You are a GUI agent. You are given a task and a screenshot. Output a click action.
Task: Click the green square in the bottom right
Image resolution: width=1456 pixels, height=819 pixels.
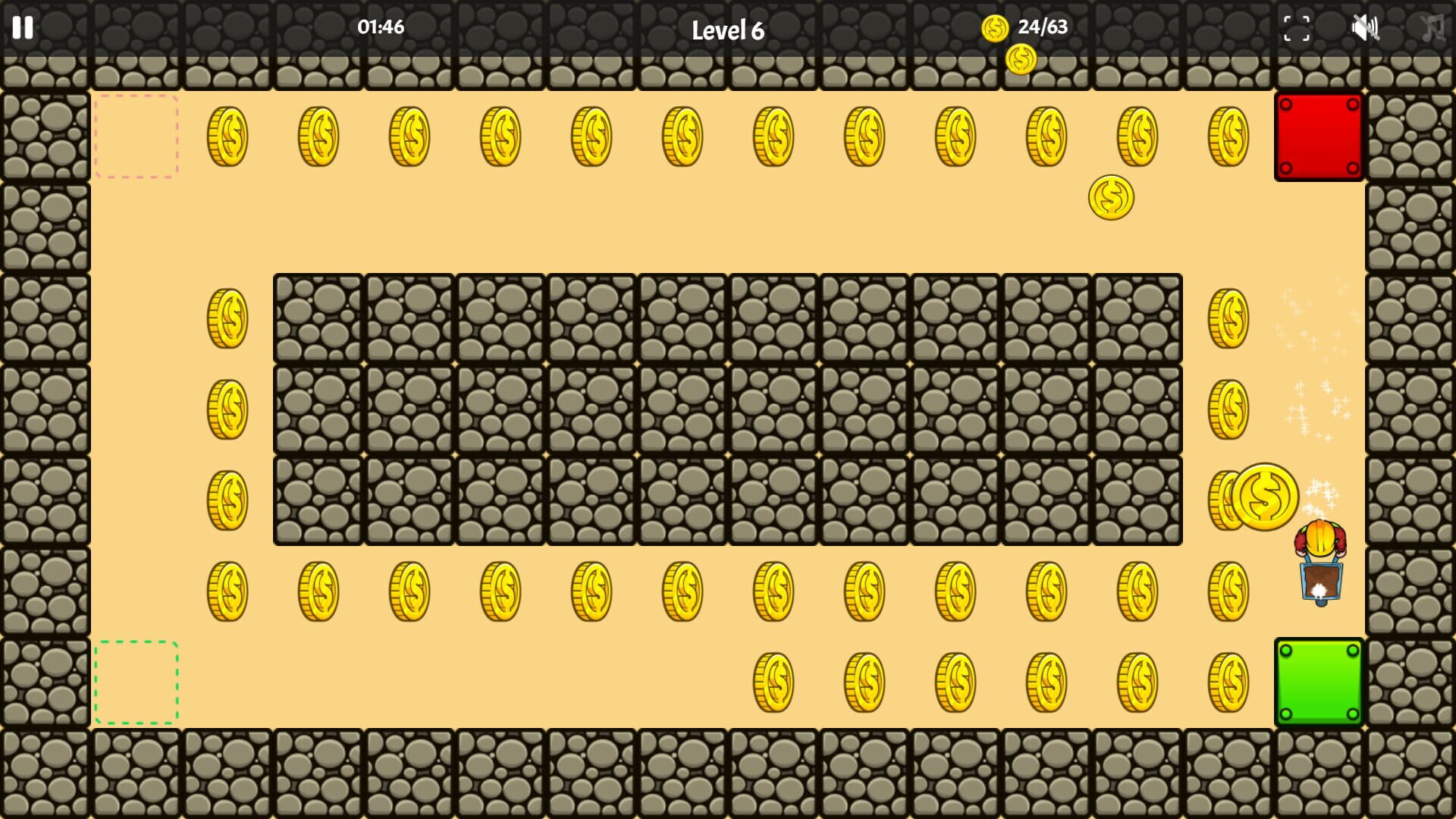pyautogui.click(x=1319, y=683)
